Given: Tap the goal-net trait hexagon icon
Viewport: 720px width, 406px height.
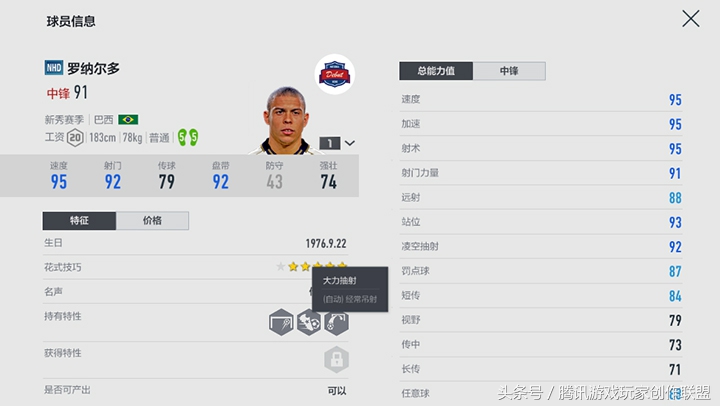Looking at the screenshot, I should click(x=281, y=322).
